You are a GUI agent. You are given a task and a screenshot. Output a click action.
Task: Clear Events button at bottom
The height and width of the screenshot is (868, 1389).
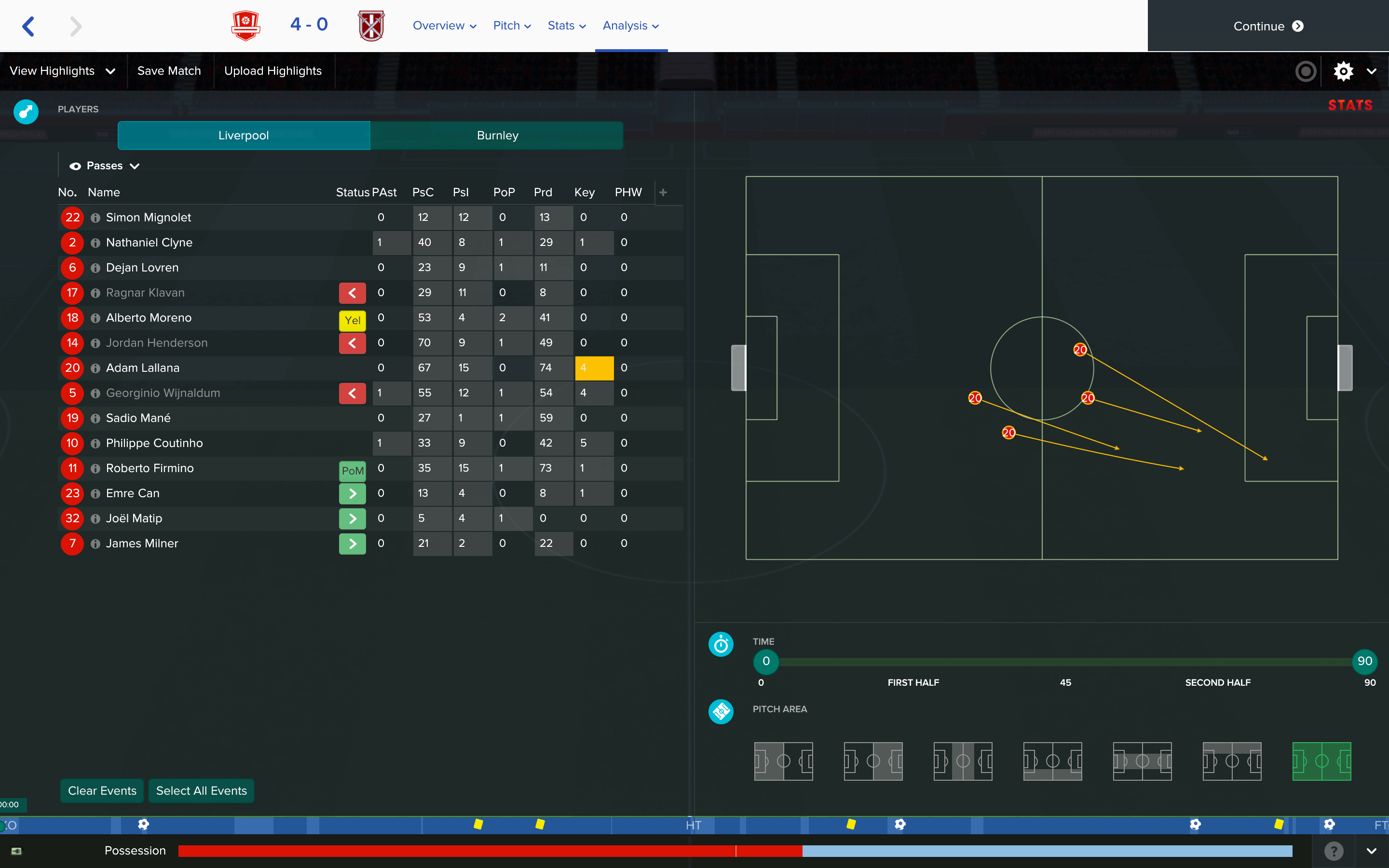(x=102, y=790)
